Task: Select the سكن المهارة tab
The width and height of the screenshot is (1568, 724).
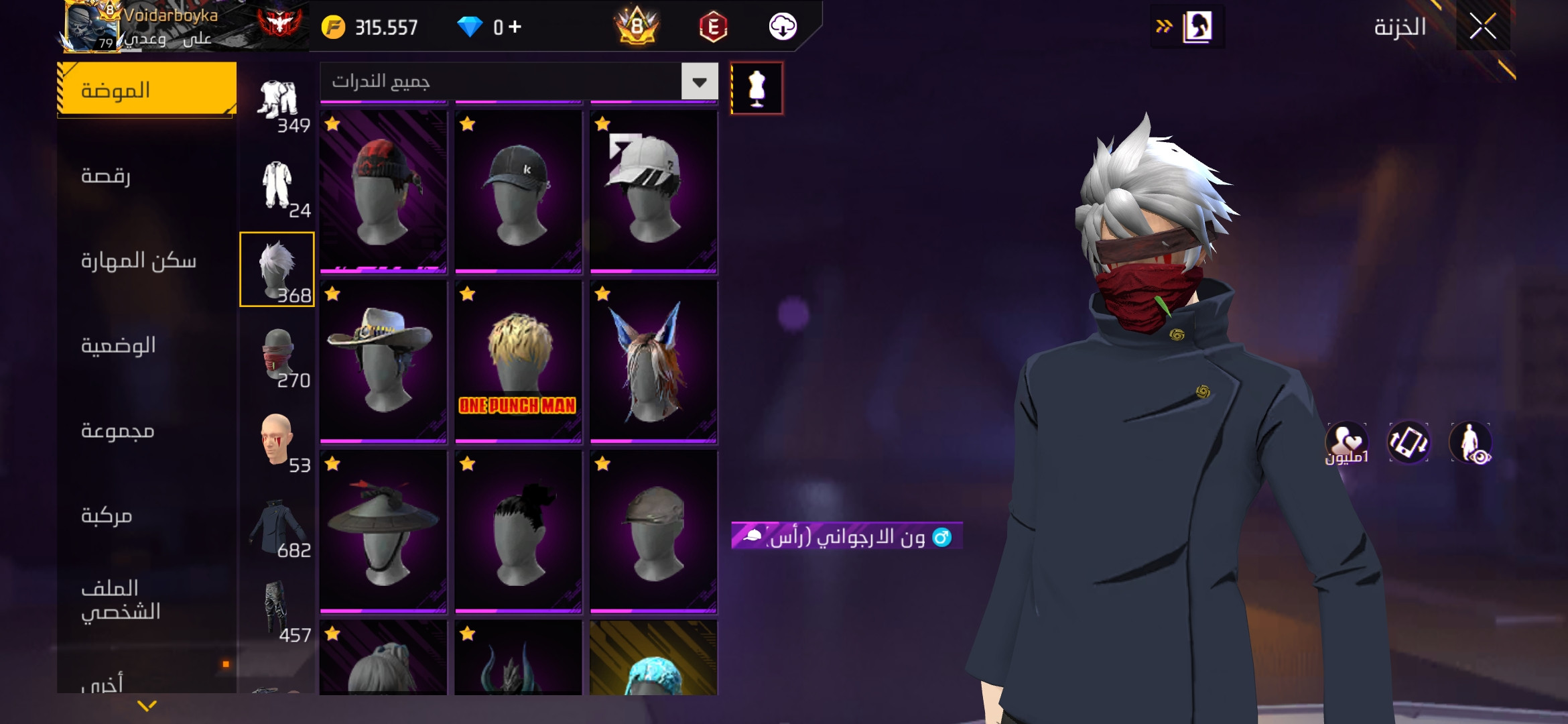Action: [147, 261]
